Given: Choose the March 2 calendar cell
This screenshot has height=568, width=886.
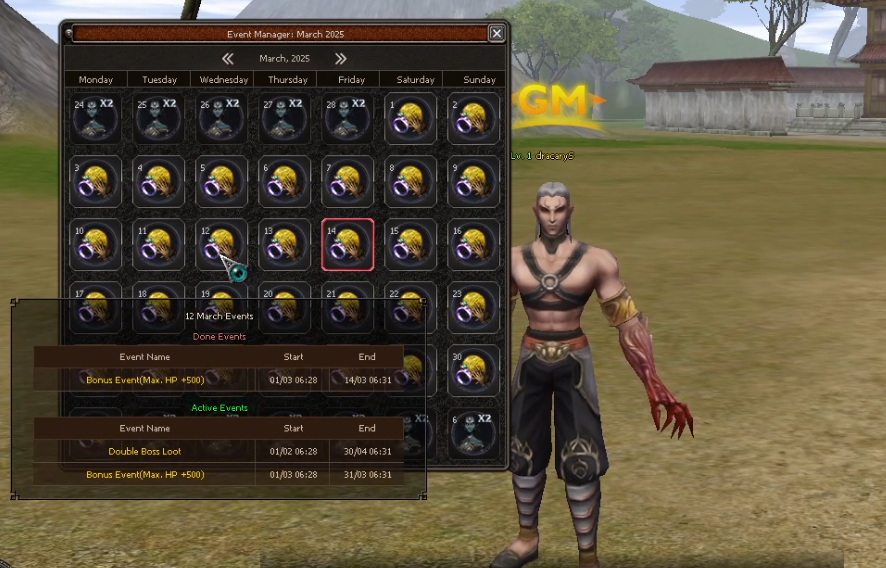Looking at the screenshot, I should coord(473,119).
